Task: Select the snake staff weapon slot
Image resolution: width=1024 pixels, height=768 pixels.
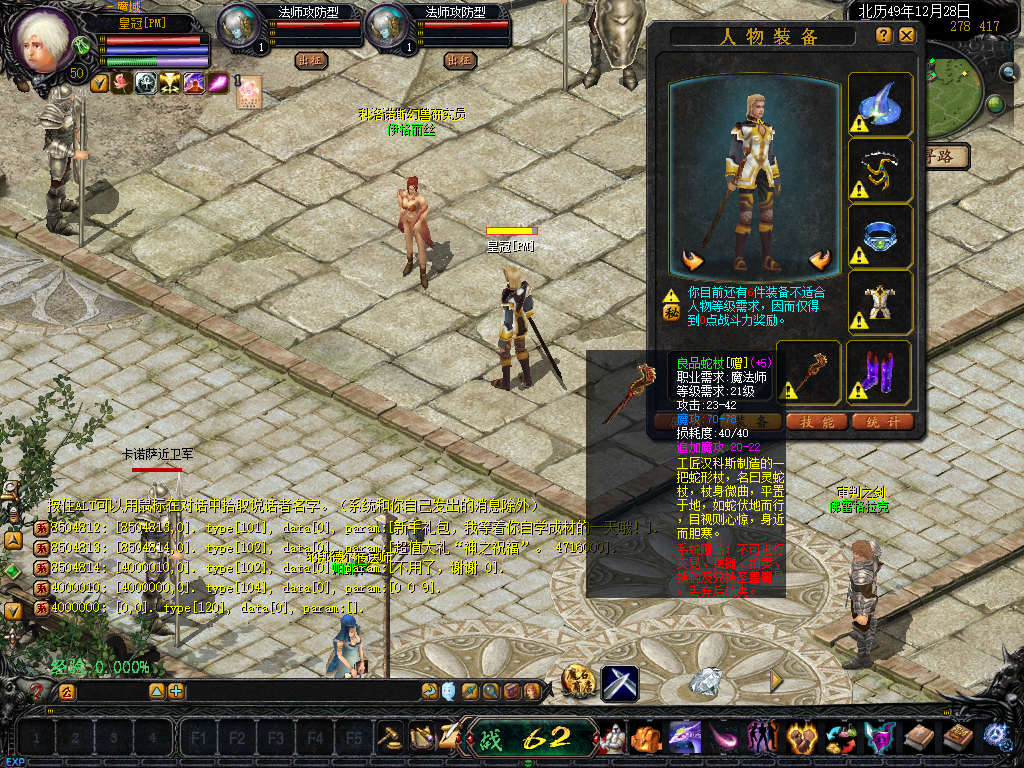Action: click(810, 372)
